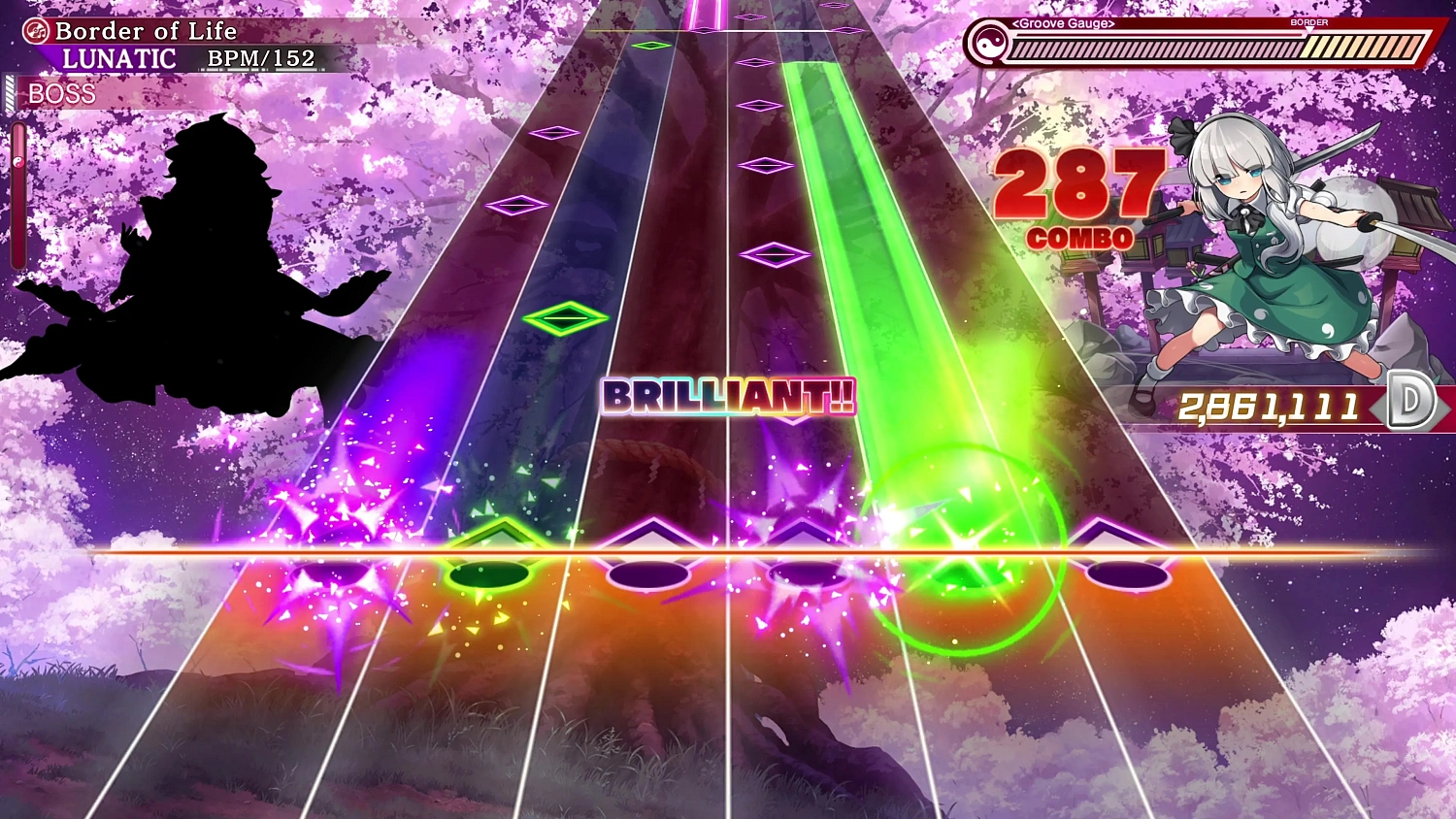1456x819 pixels.
Task: Open the Border of Life song title bar
Action: point(146,30)
